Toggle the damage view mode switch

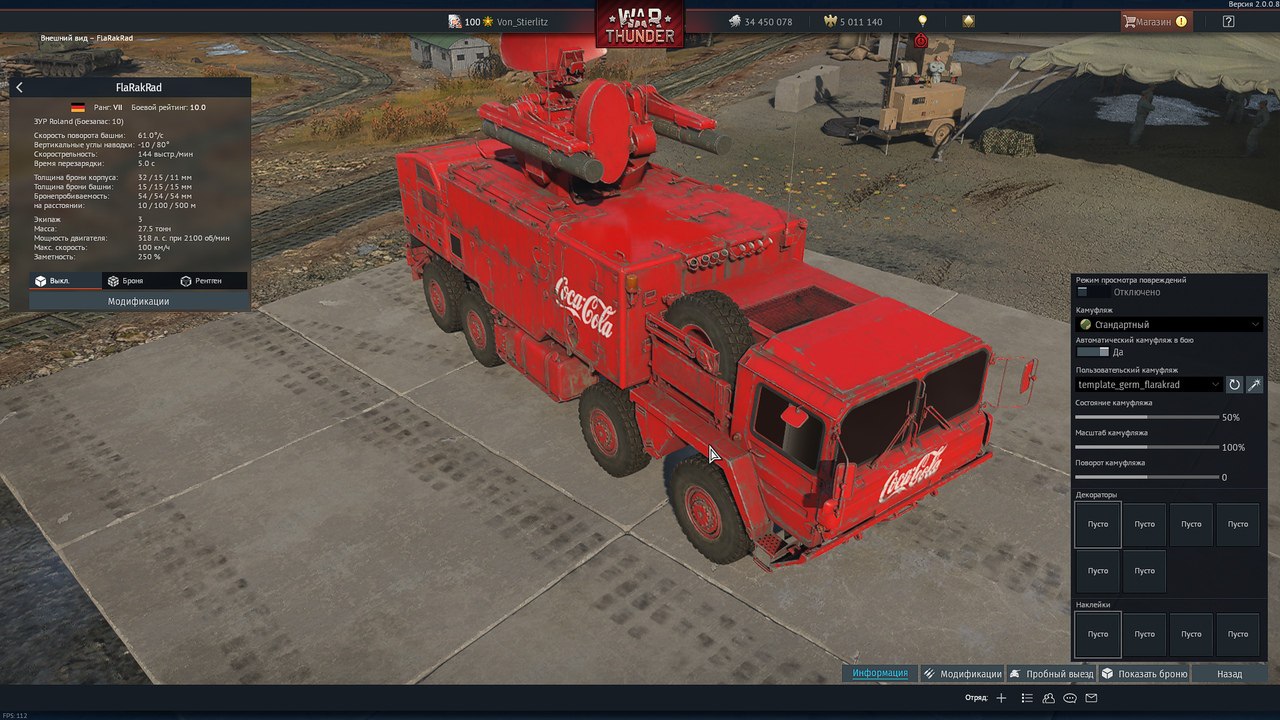click(1093, 292)
